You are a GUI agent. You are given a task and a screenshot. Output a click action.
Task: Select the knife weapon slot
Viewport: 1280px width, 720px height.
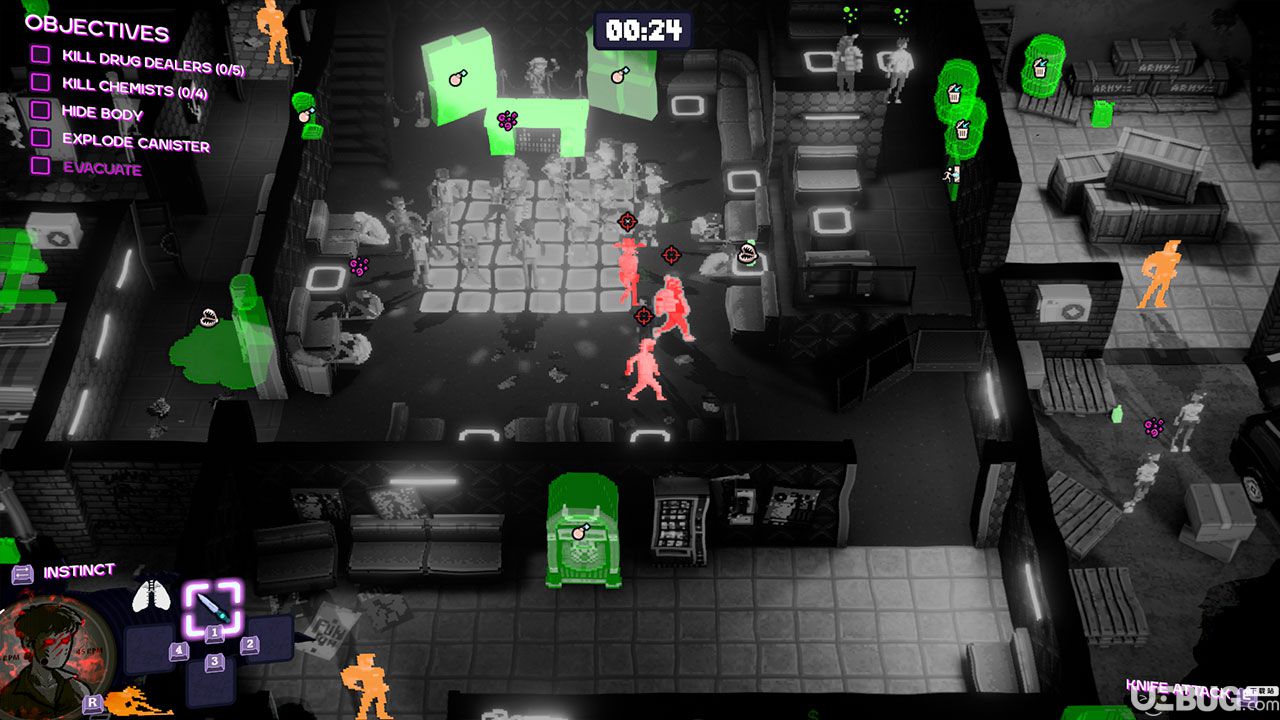(x=212, y=606)
